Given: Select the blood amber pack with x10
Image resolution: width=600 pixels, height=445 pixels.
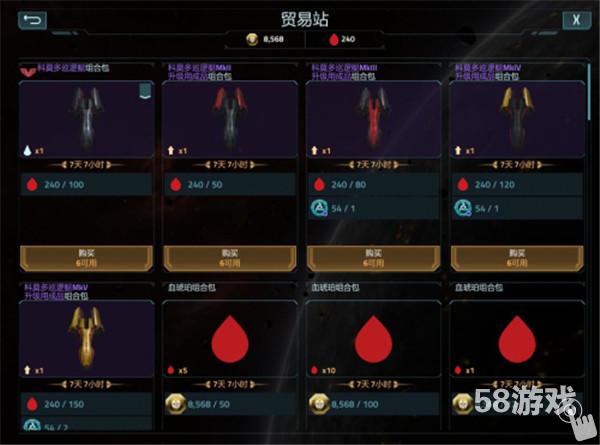Looking at the screenshot, I should [372, 335].
